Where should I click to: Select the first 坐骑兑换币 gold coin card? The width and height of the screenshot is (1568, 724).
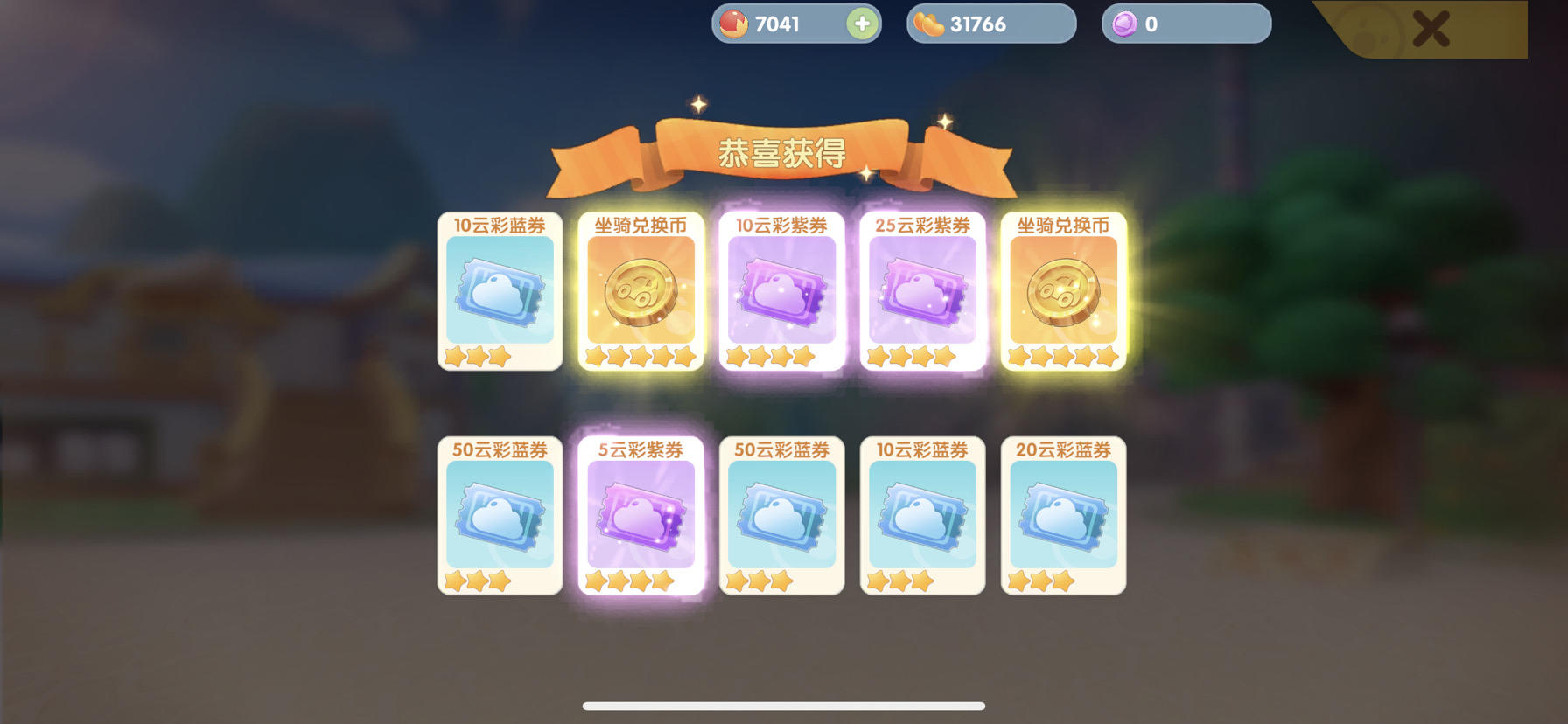pos(640,293)
